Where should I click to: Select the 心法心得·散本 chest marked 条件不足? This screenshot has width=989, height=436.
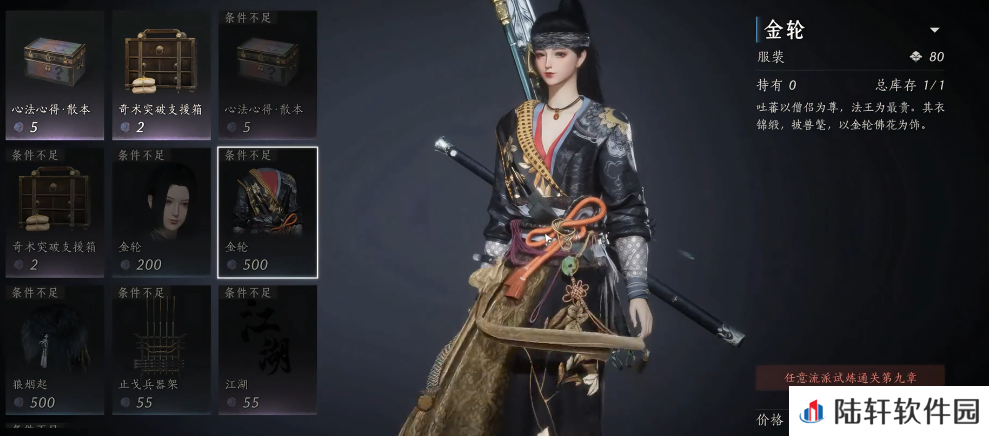click(267, 74)
